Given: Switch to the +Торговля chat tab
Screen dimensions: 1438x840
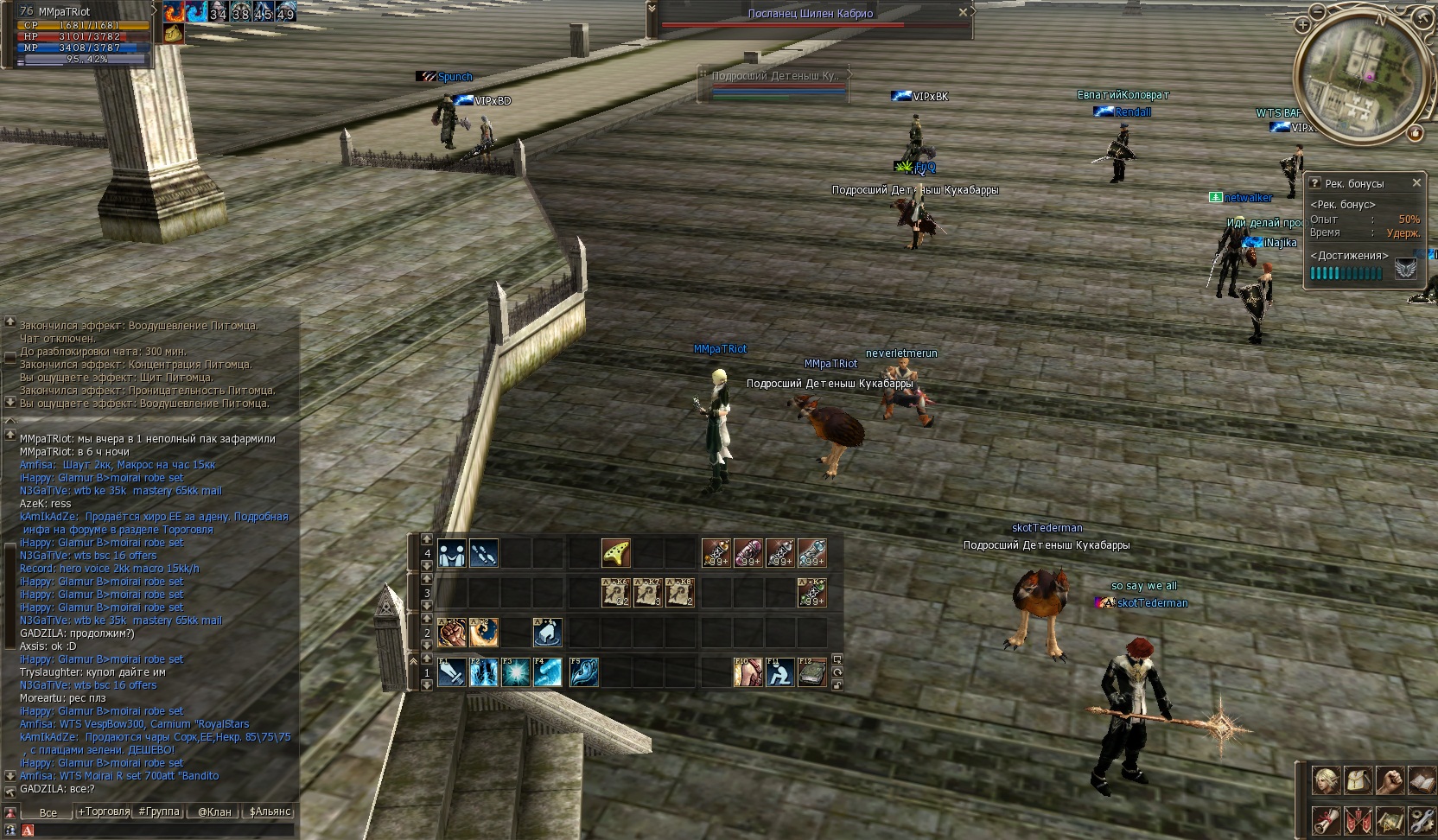Looking at the screenshot, I should click(103, 811).
